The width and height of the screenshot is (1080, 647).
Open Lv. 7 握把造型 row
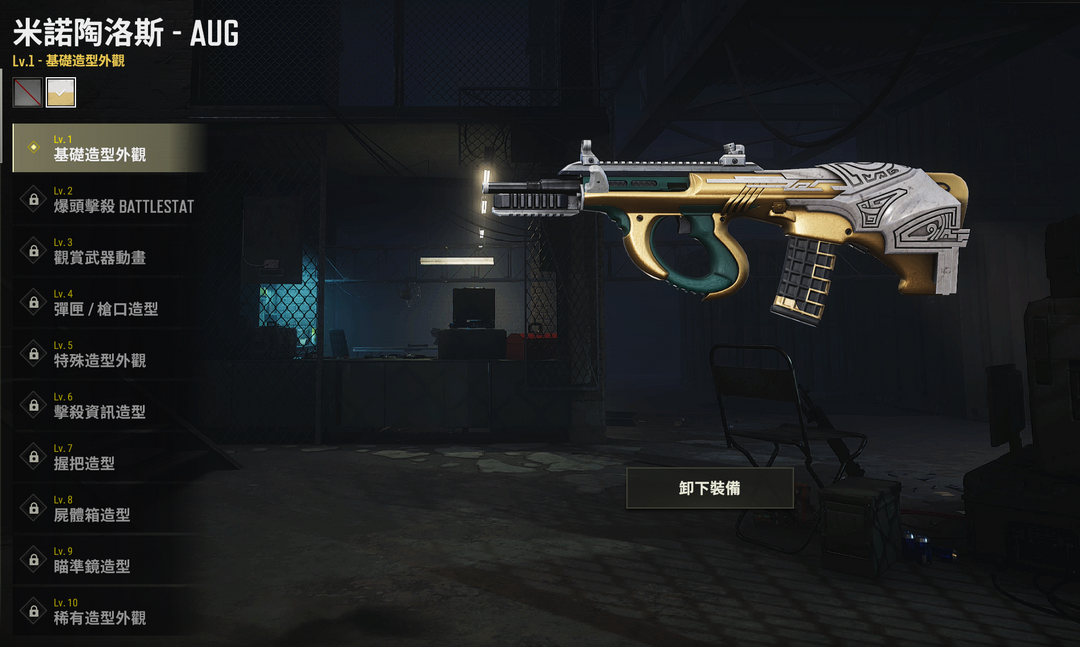[108, 457]
